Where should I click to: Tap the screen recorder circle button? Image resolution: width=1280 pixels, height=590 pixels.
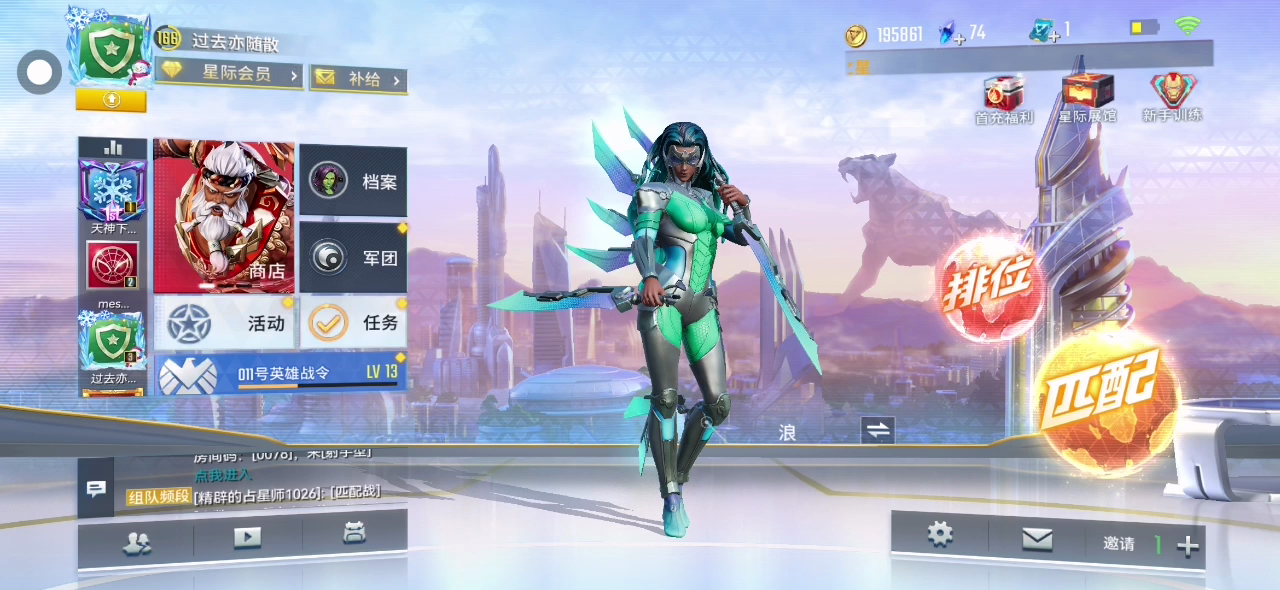point(40,73)
